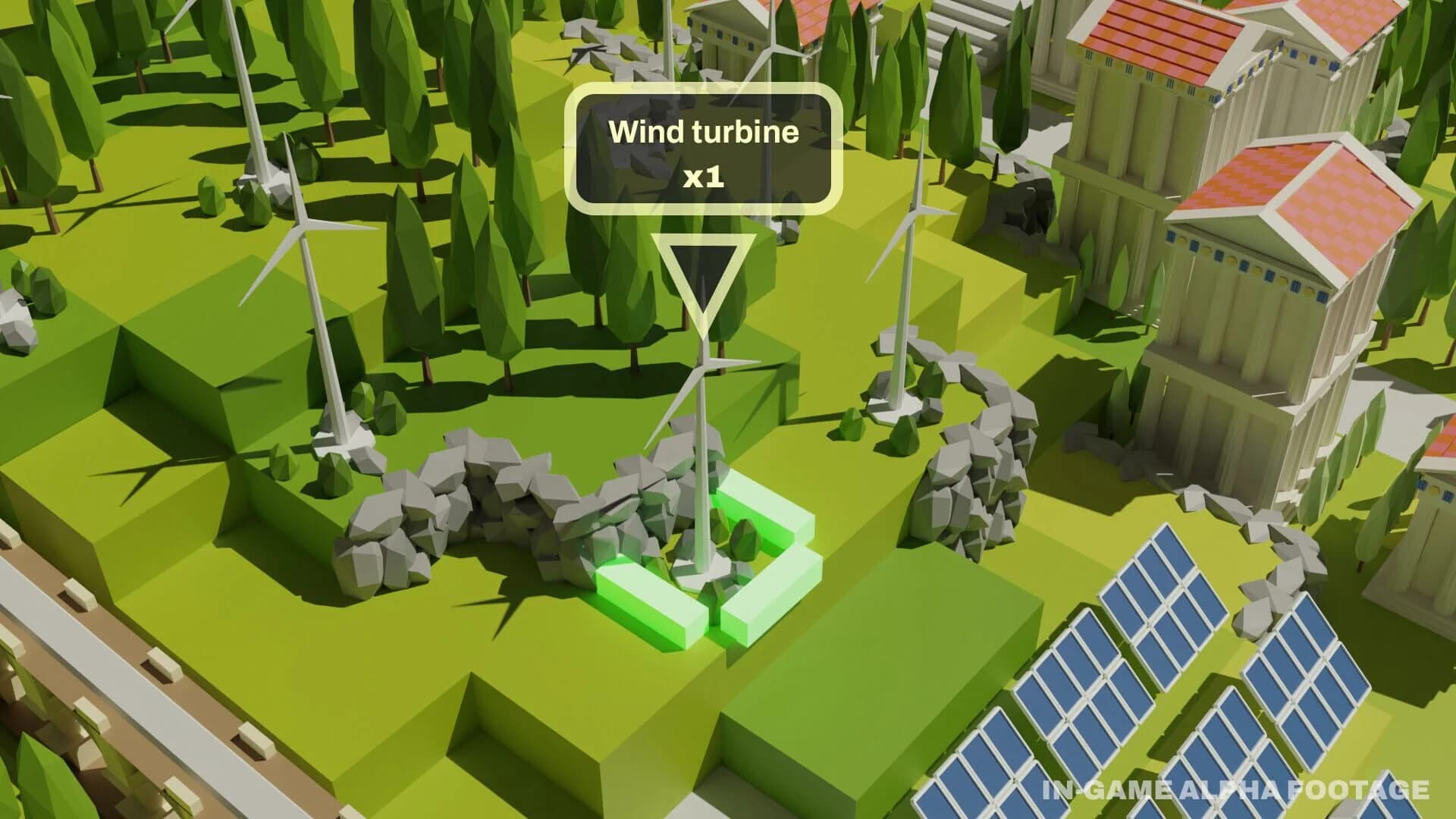Click the x1 counter in the tooltip

(x=705, y=178)
